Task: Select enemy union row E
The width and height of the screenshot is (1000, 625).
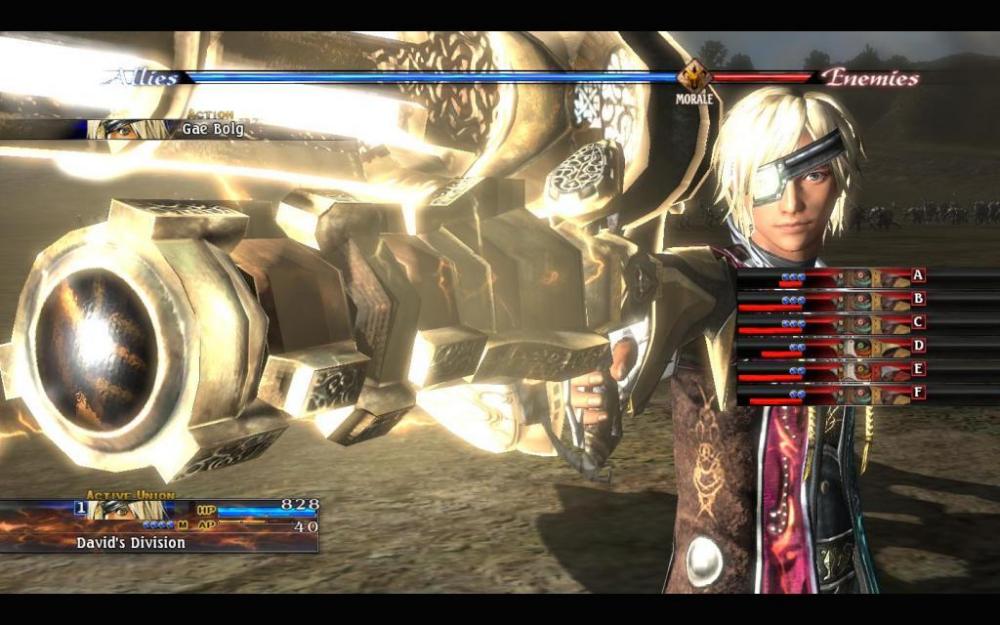Action: pyautogui.click(x=832, y=371)
